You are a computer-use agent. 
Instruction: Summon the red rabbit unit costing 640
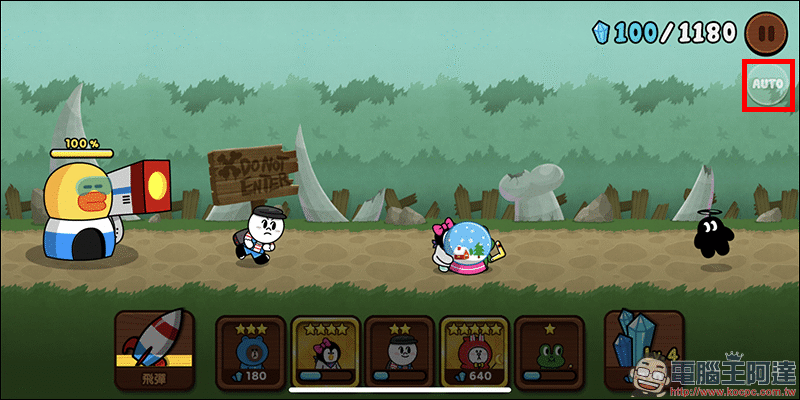(x=475, y=350)
